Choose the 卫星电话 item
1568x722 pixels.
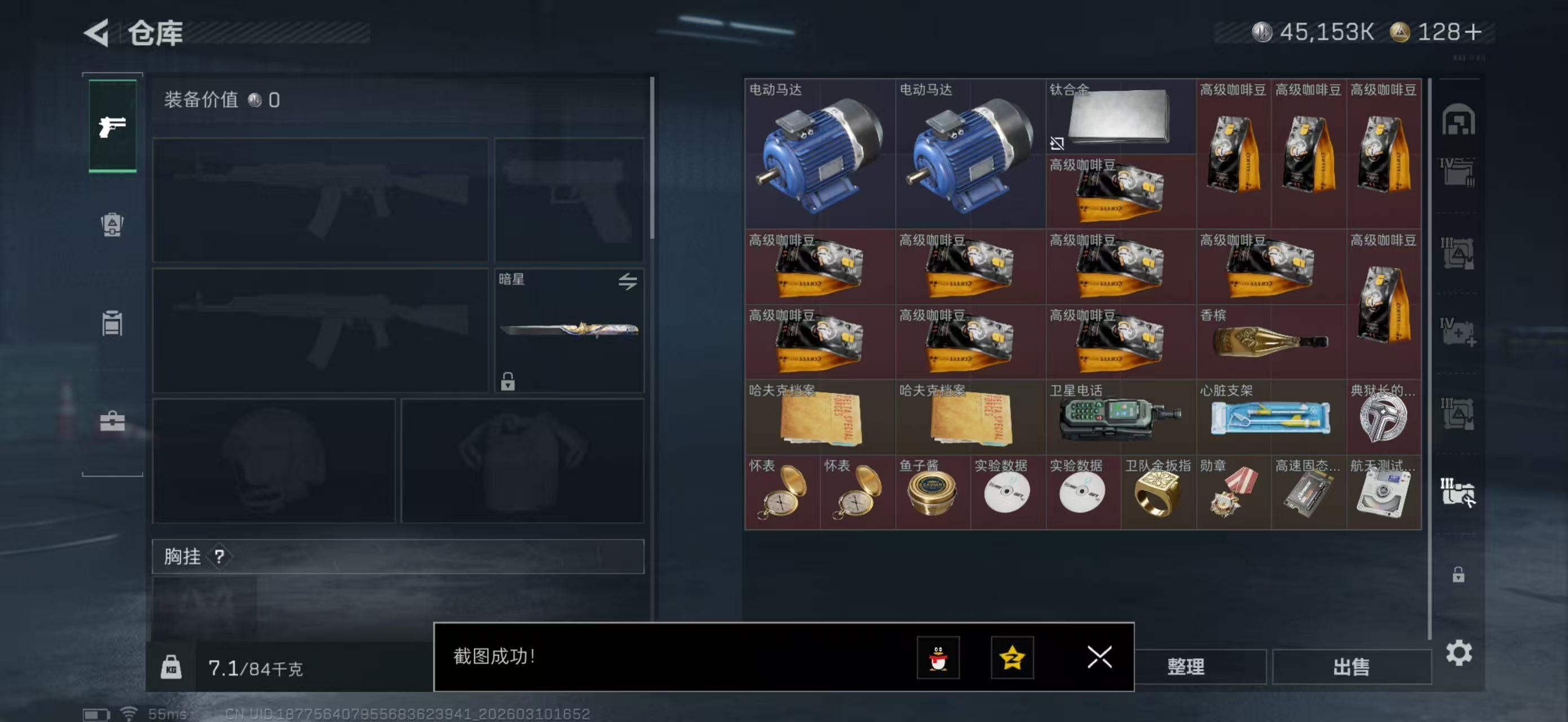click(x=1119, y=417)
